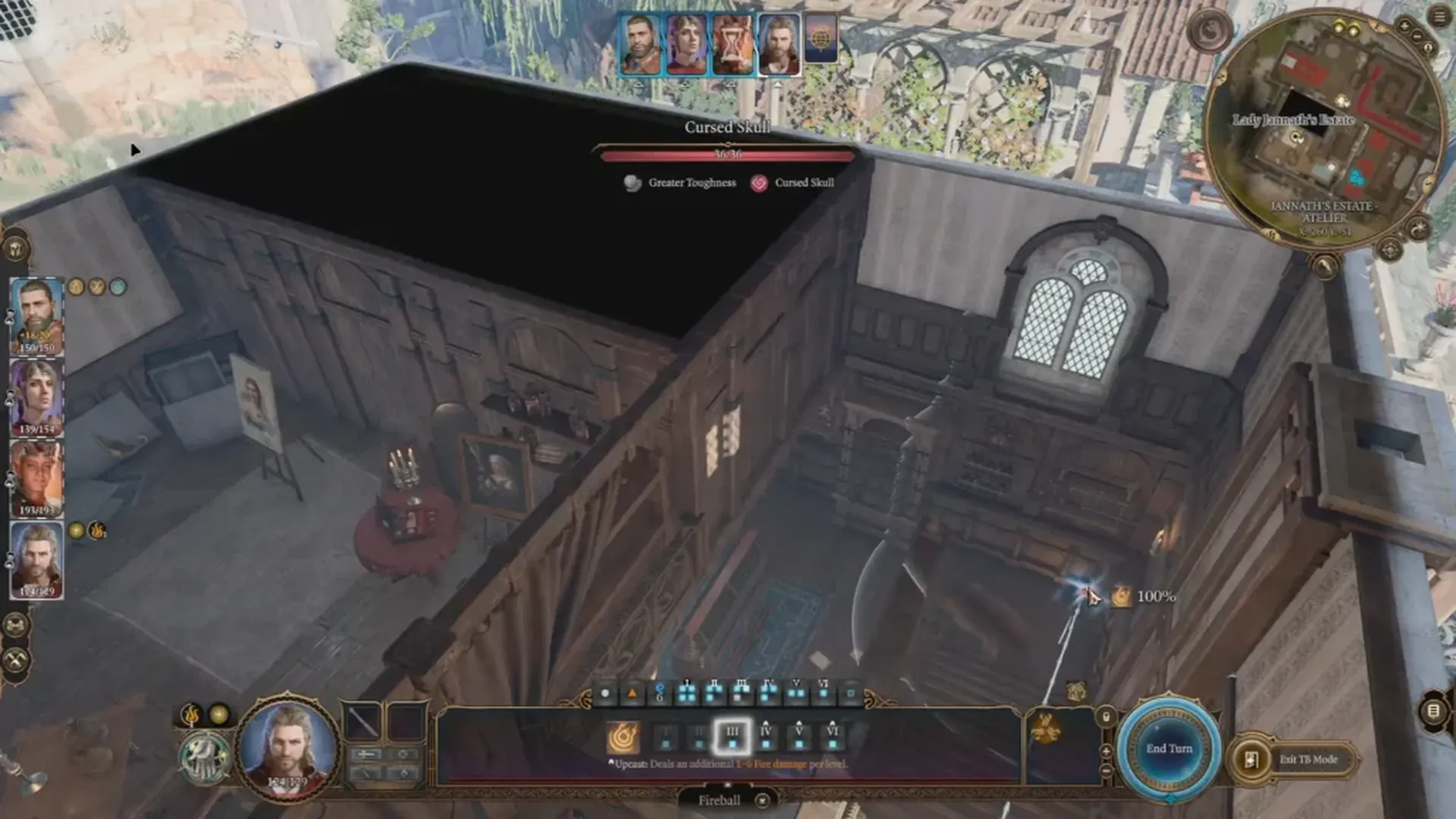Select upcast level V for Fireball
Viewport: 1456px width, 819px height.
point(800,733)
